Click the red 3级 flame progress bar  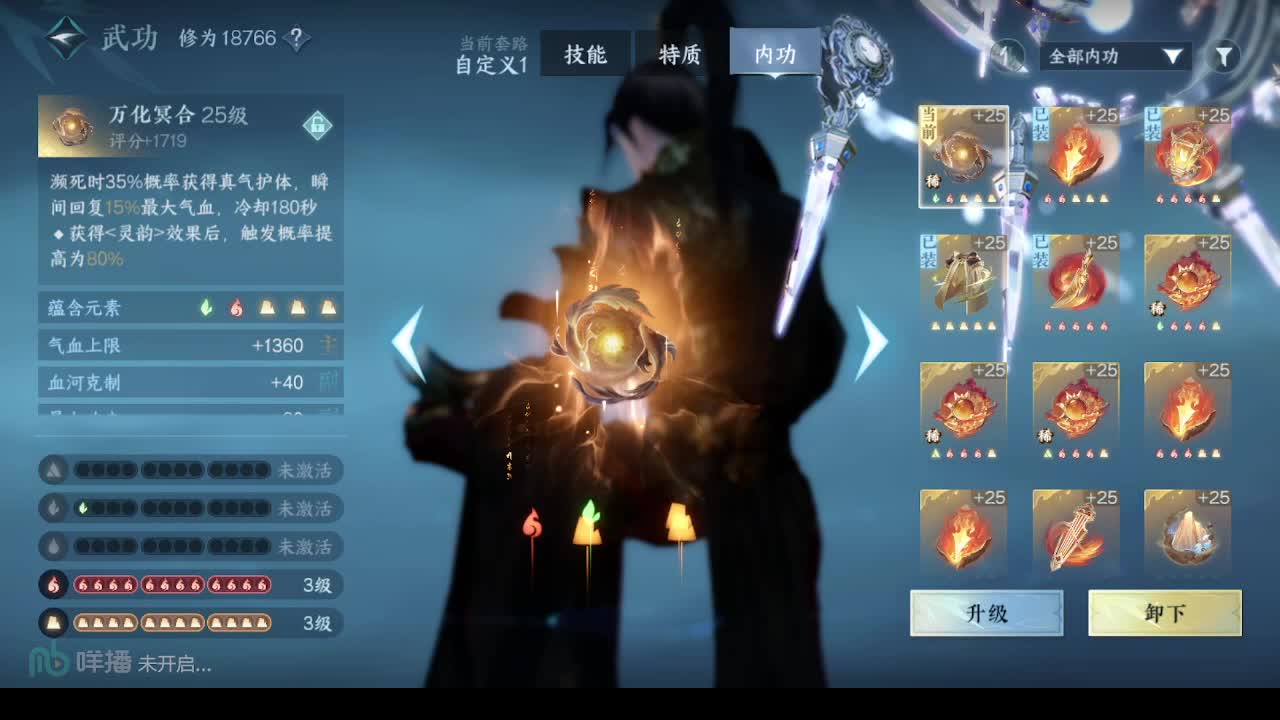[190, 585]
